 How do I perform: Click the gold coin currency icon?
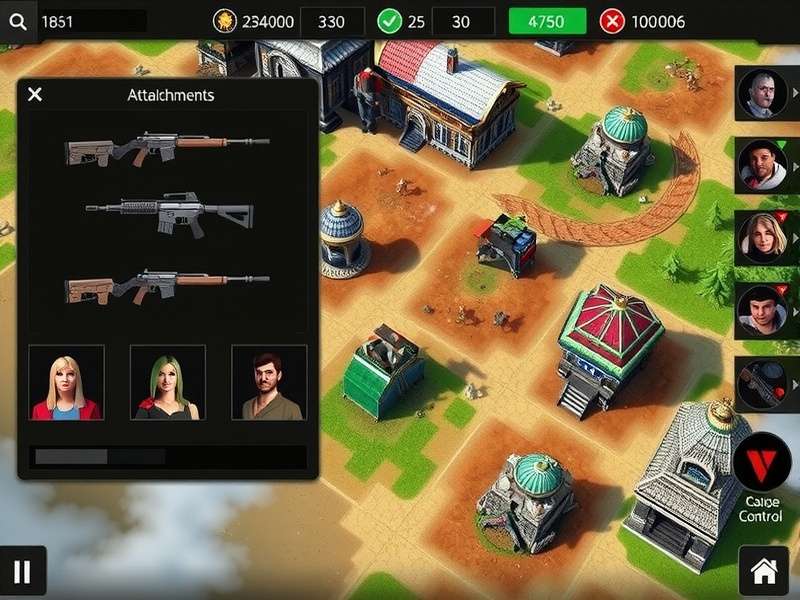(x=225, y=21)
